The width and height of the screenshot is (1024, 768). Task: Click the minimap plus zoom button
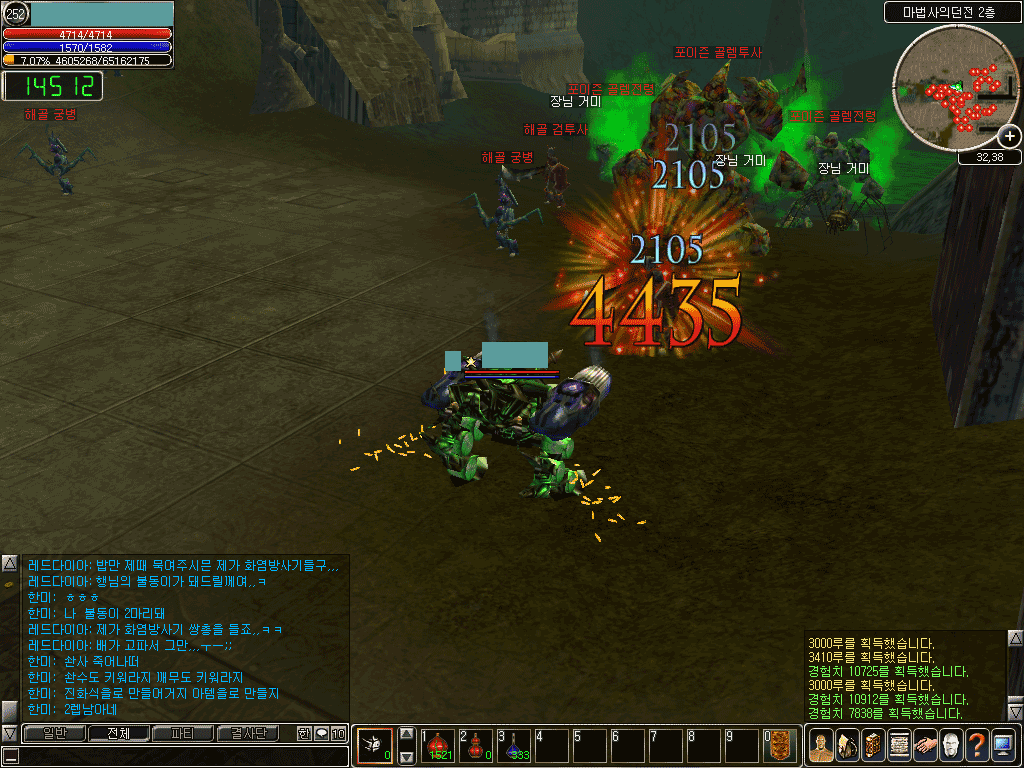pyautogui.click(x=1010, y=136)
